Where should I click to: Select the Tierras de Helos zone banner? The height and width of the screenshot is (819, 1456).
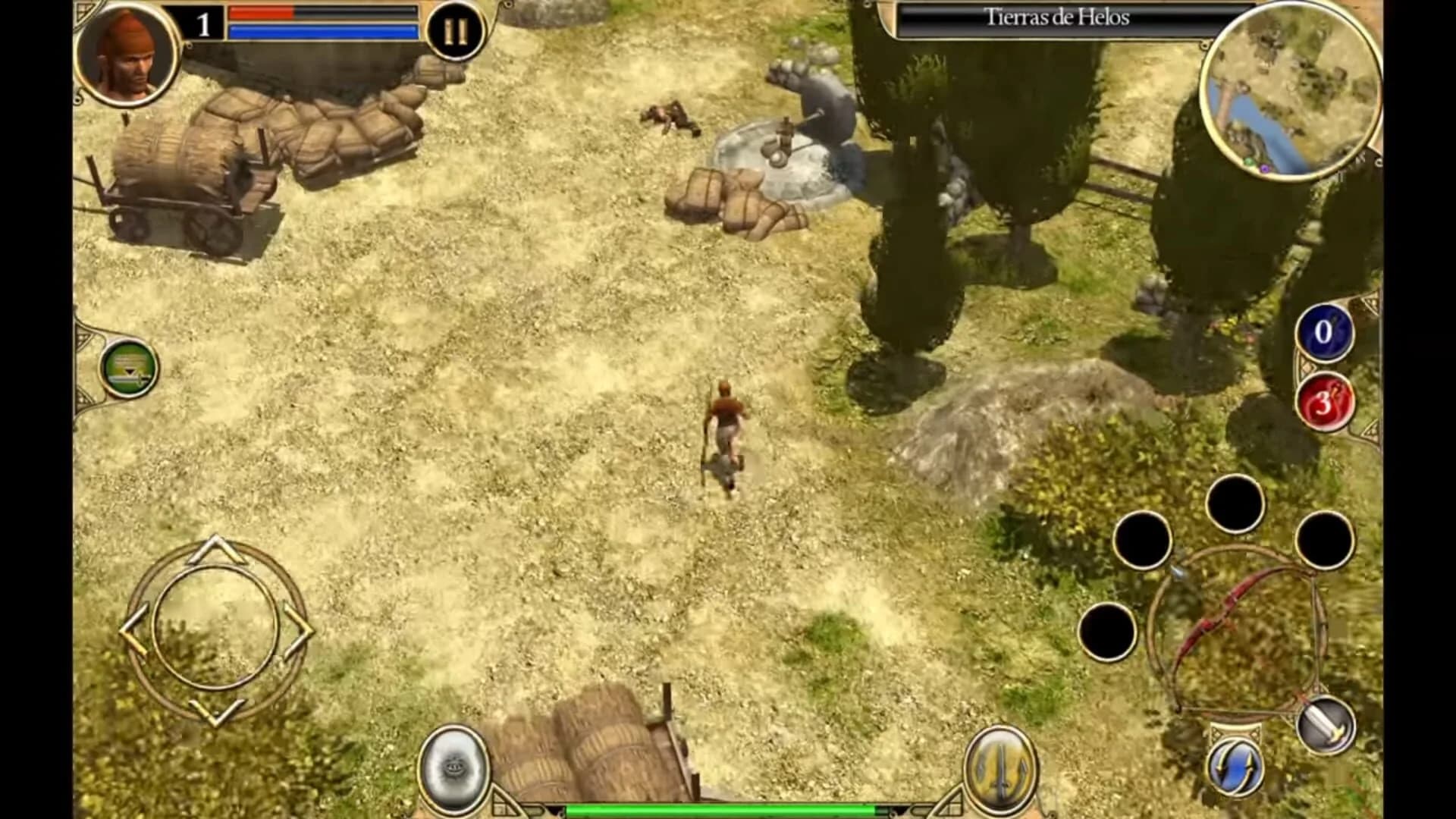[1058, 18]
